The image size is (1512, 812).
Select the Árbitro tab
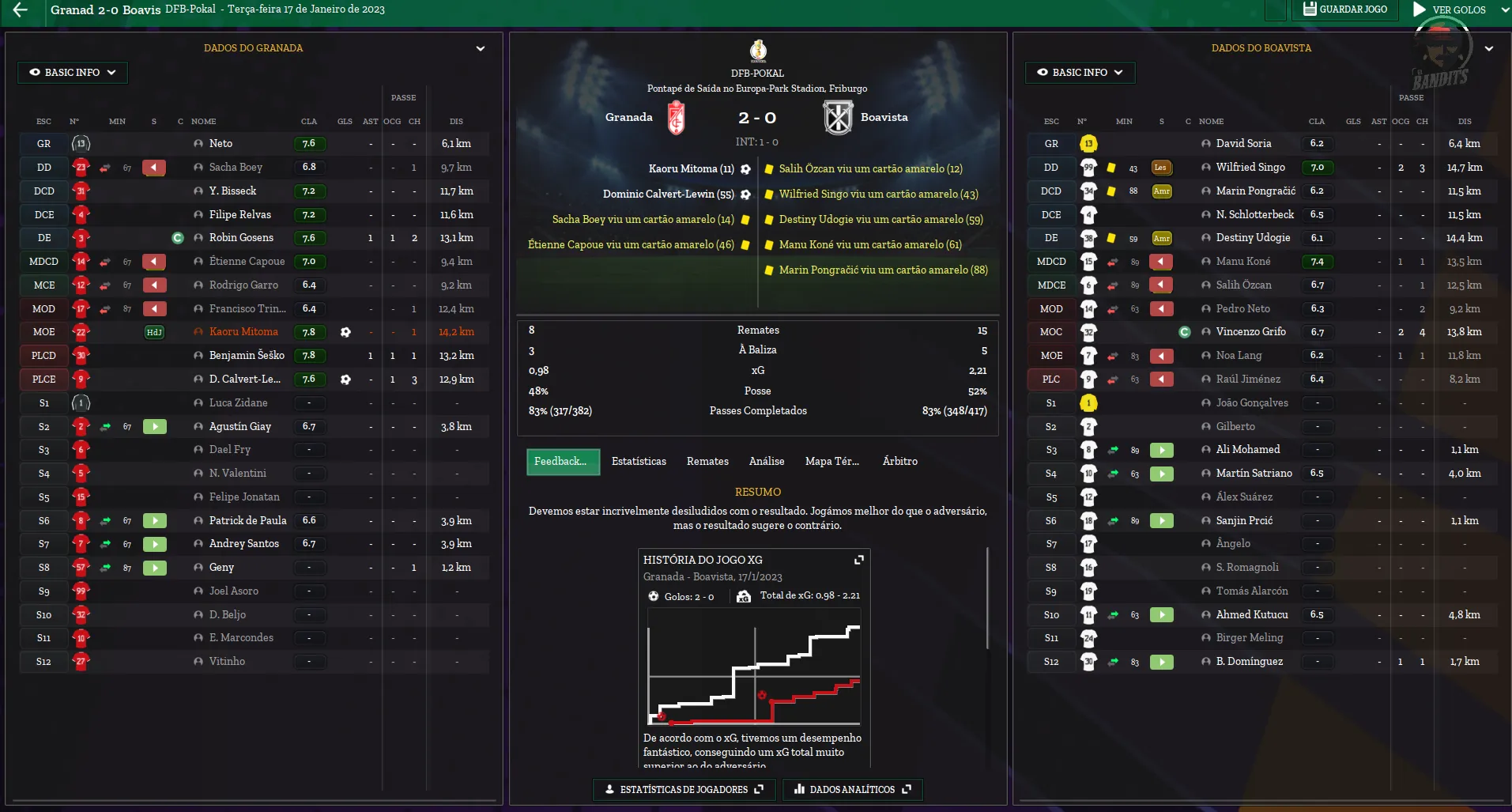click(899, 461)
